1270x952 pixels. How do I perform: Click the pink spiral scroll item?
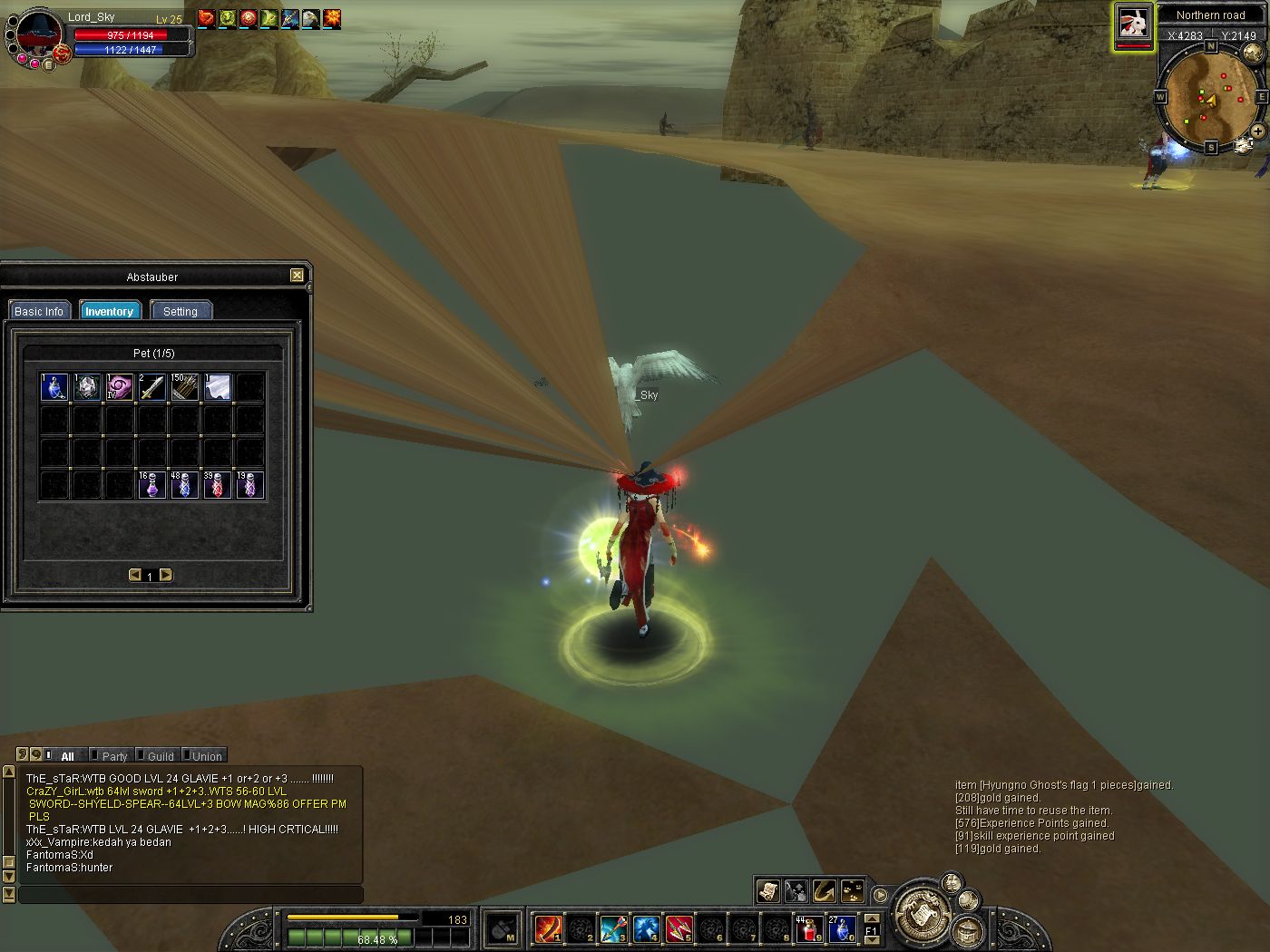pos(120,387)
